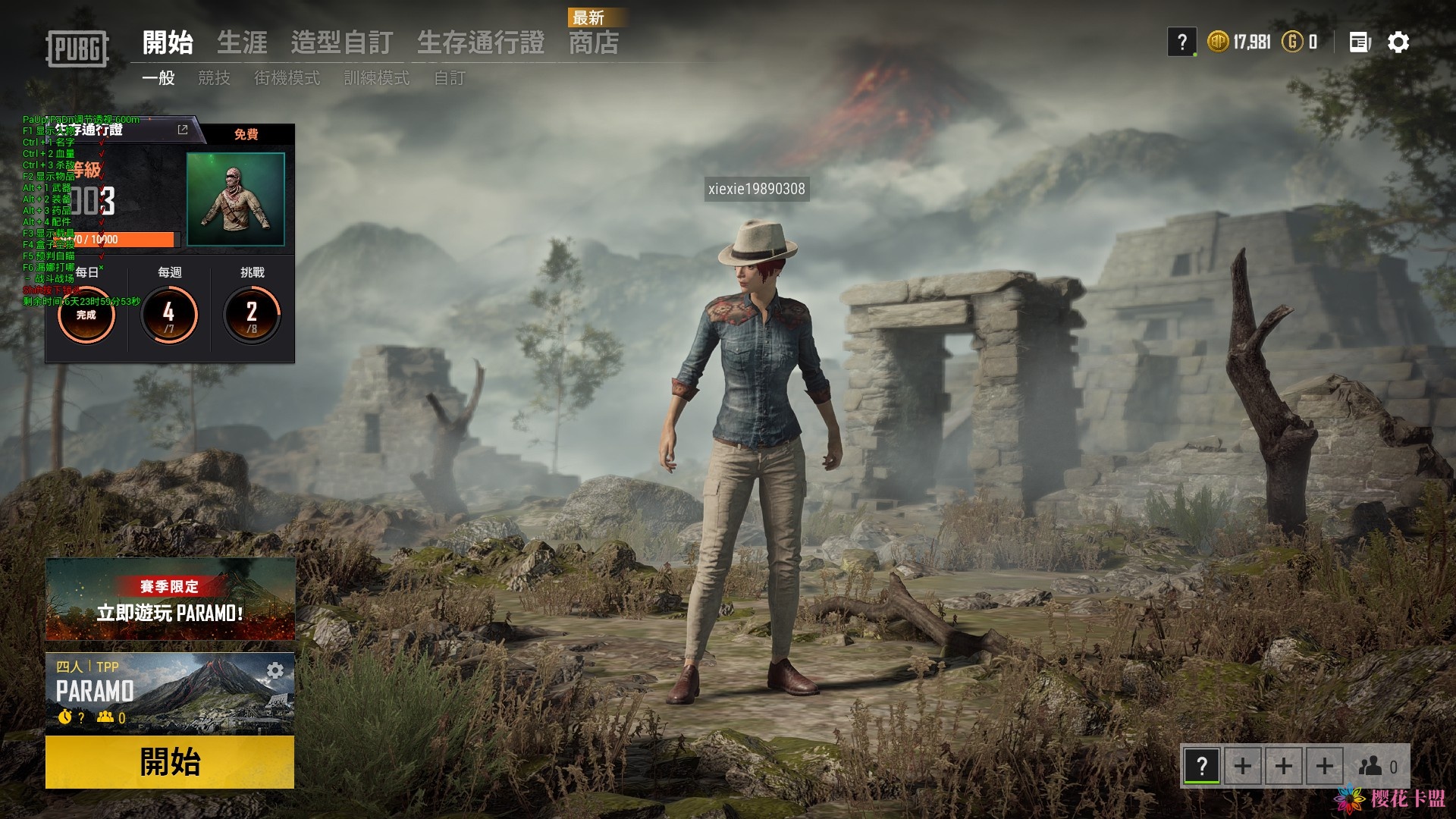Open the 生存通行證 tab in top navigation

click(x=480, y=42)
